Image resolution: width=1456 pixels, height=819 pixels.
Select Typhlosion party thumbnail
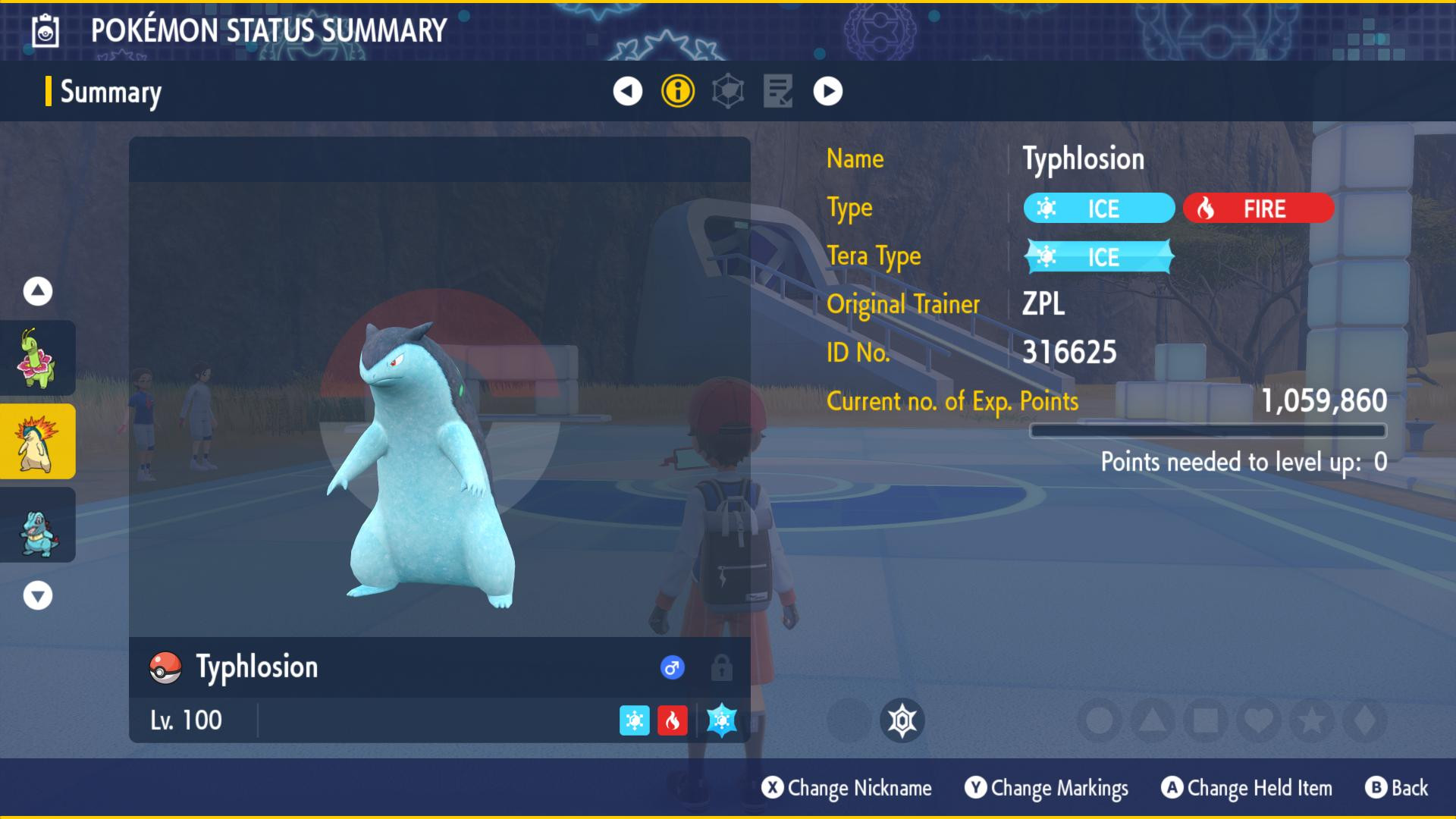click(x=37, y=441)
